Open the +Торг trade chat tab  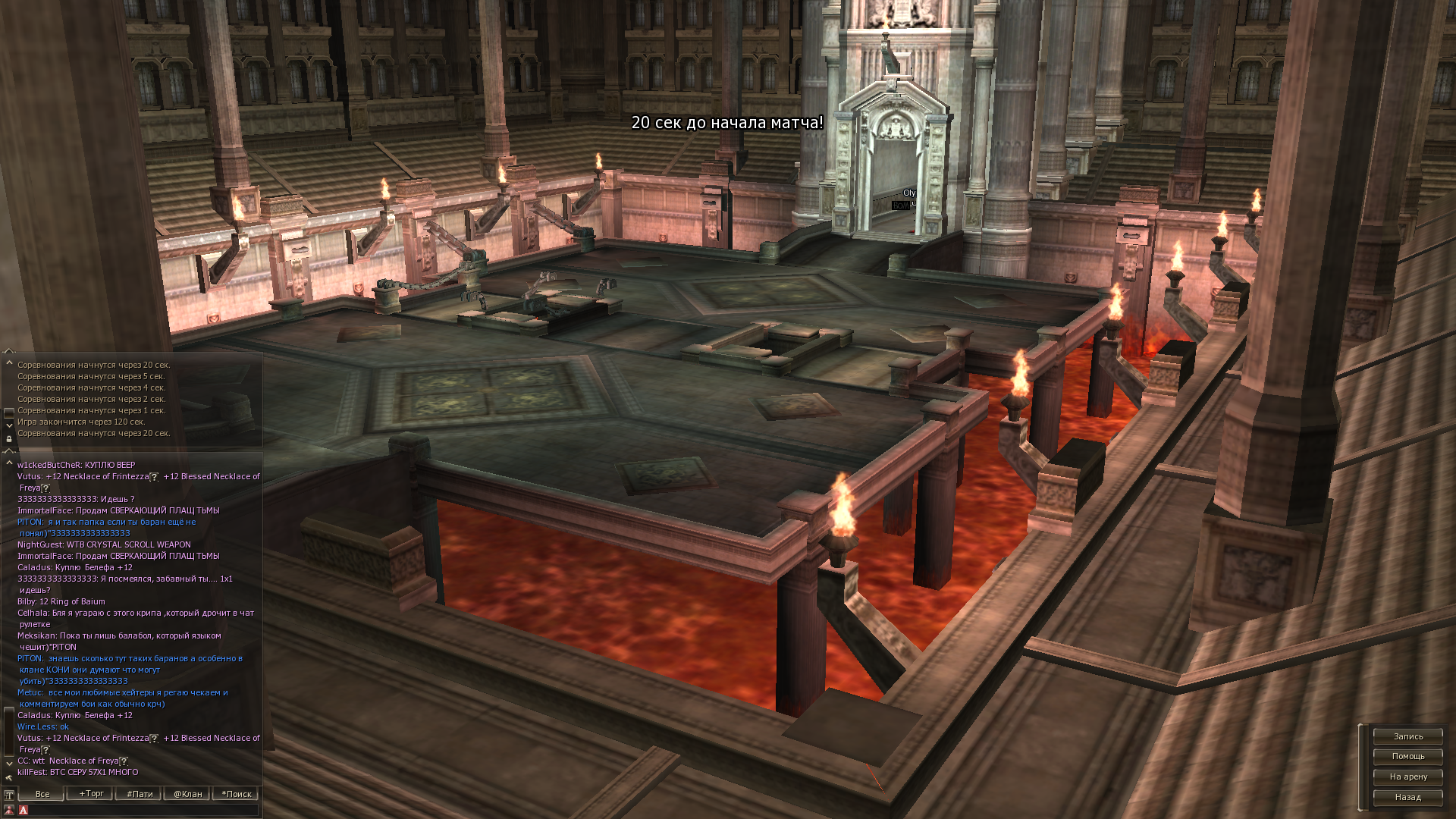click(91, 794)
